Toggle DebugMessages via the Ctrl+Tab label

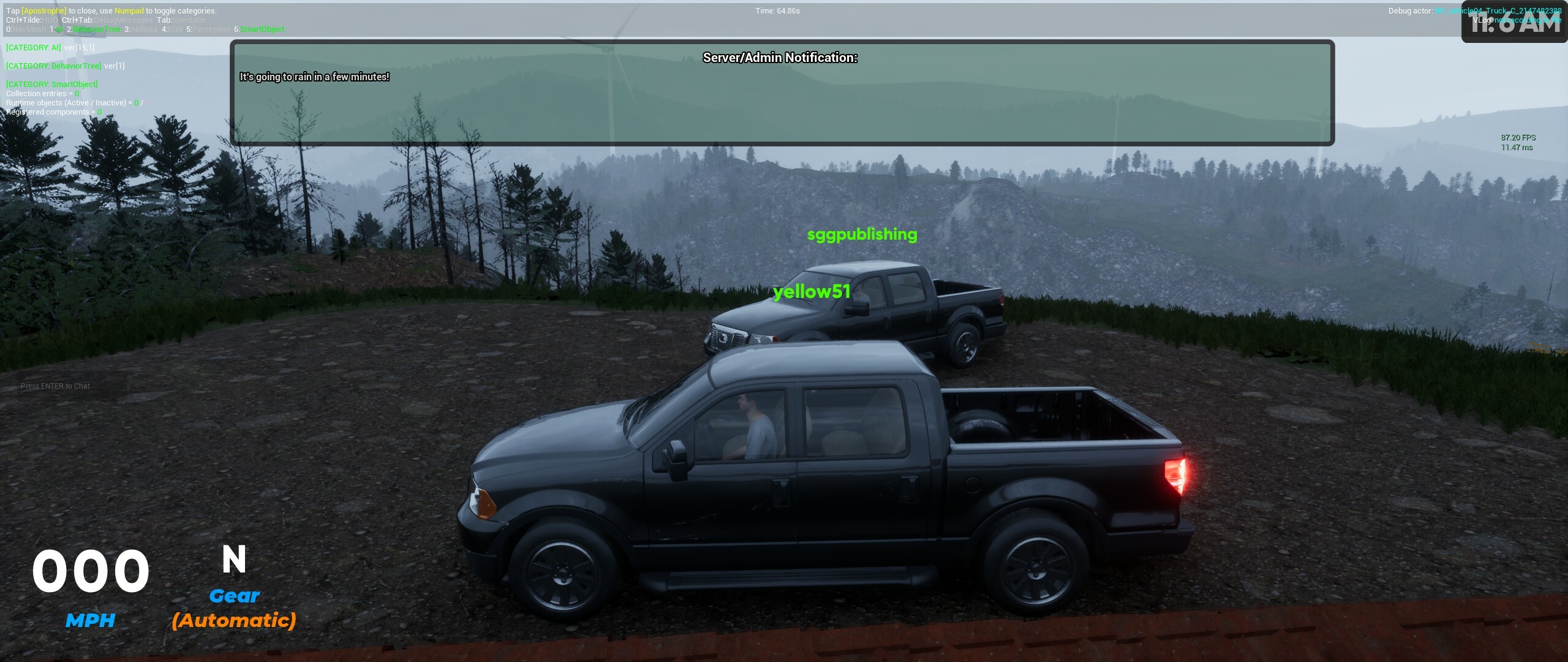coord(108,20)
